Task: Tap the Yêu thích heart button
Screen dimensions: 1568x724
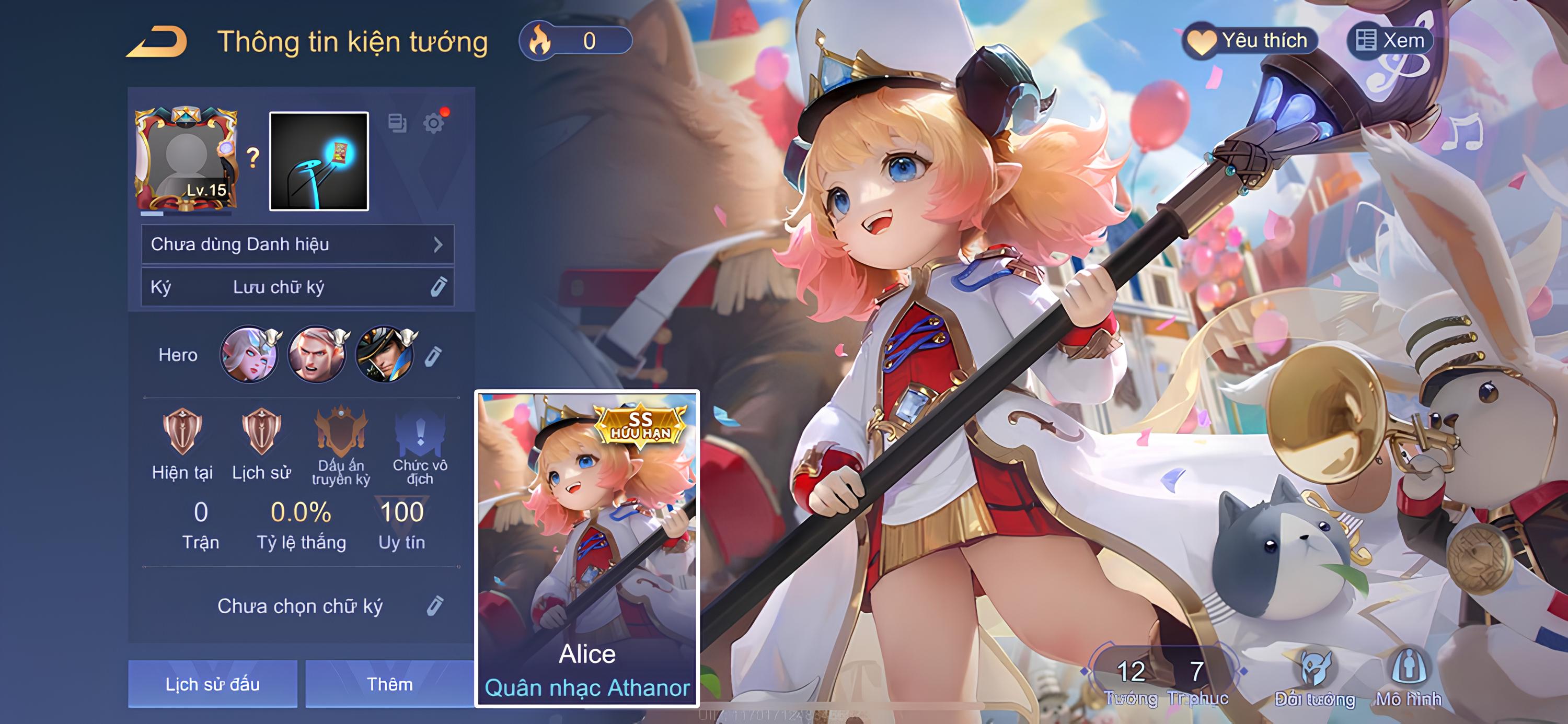Action: 1250,41
